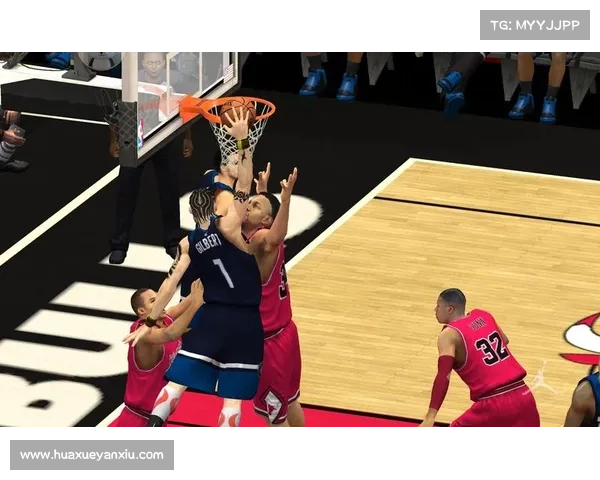This screenshot has width=600, height=480.
Task: Click the TG: MYYJJPP label
Action: coord(535,25)
